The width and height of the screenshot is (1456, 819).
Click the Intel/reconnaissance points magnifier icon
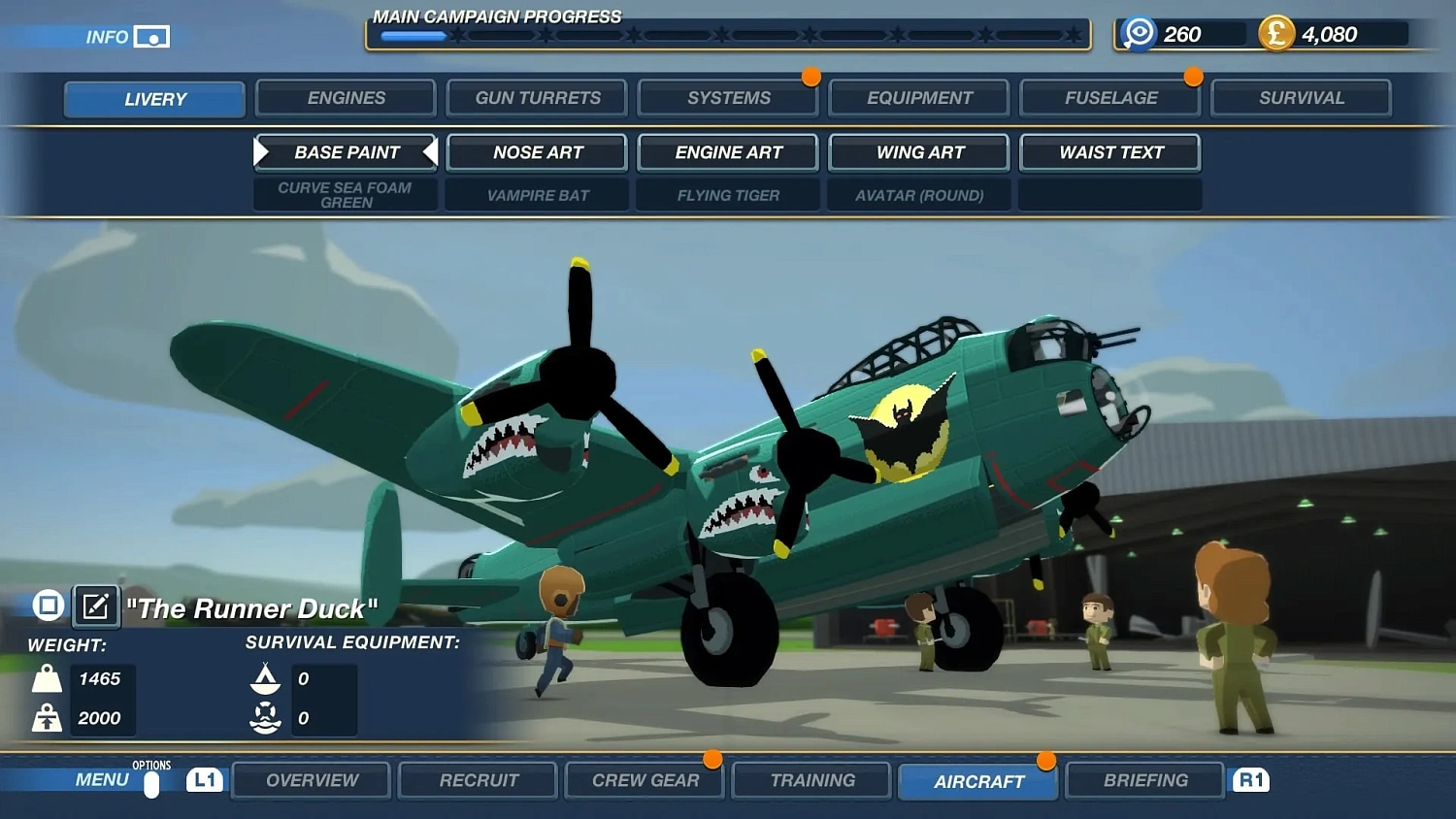(x=1137, y=32)
